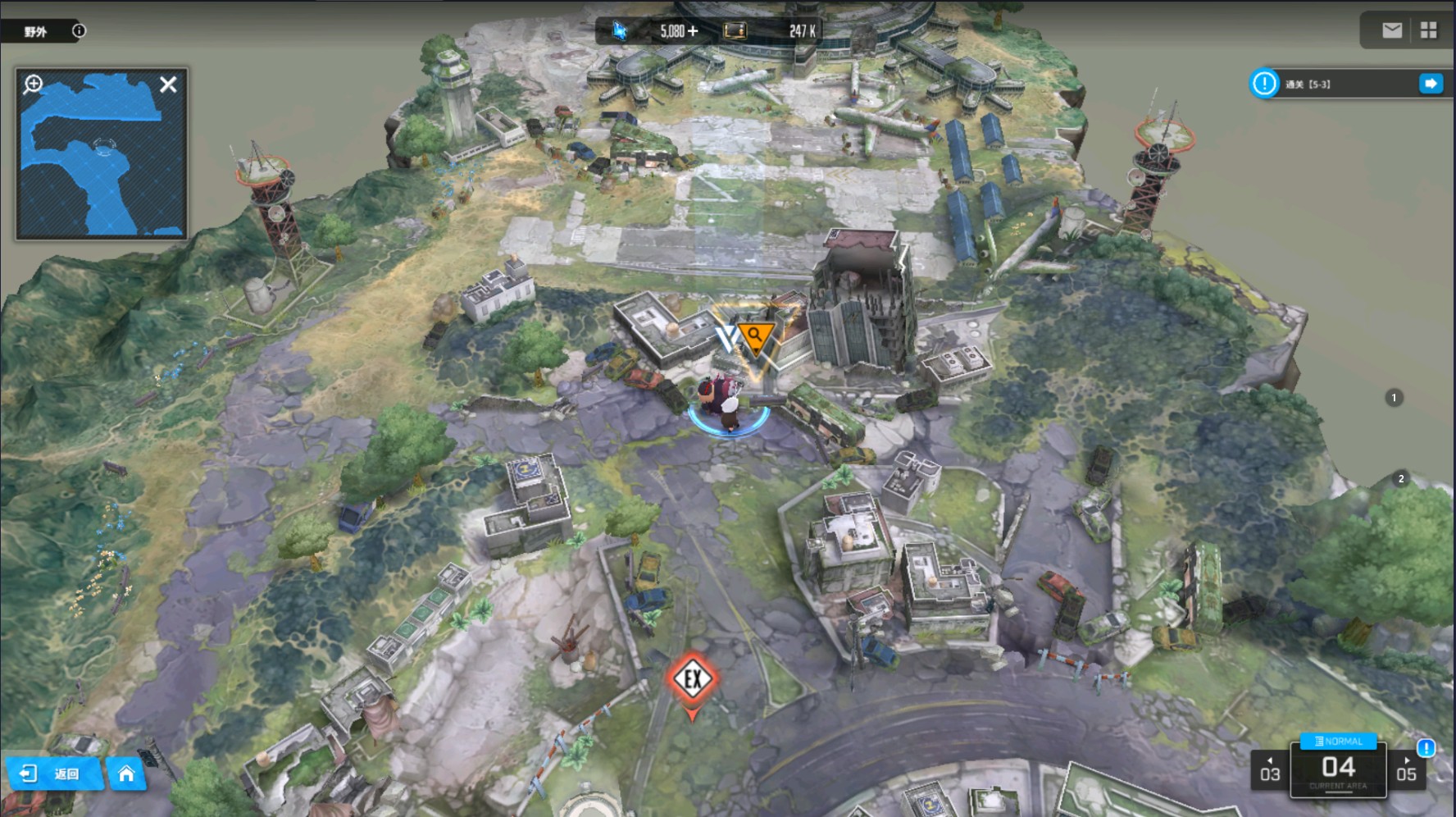Click the 返回 back button
Image resolution: width=1456 pixels, height=817 pixels.
click(52, 774)
